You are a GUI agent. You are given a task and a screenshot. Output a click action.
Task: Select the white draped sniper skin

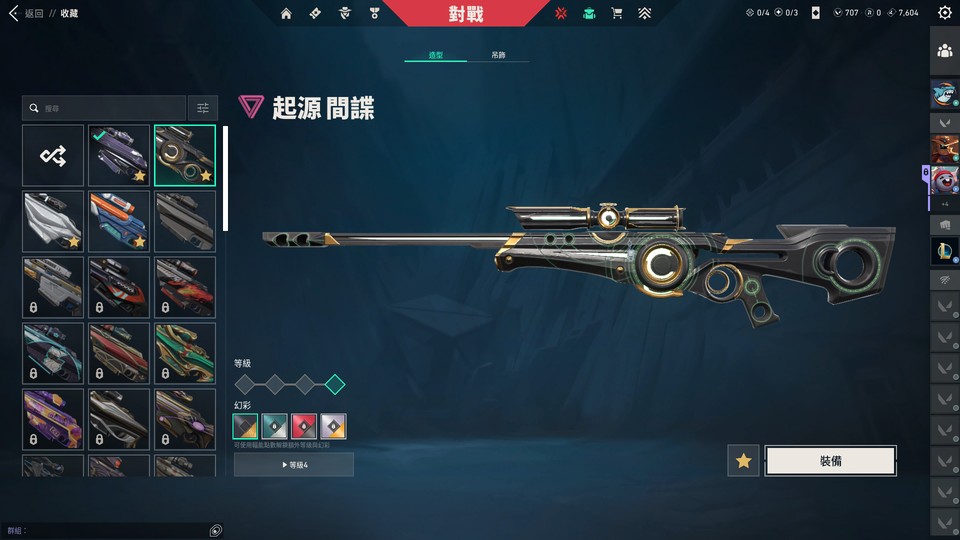[x=53, y=221]
